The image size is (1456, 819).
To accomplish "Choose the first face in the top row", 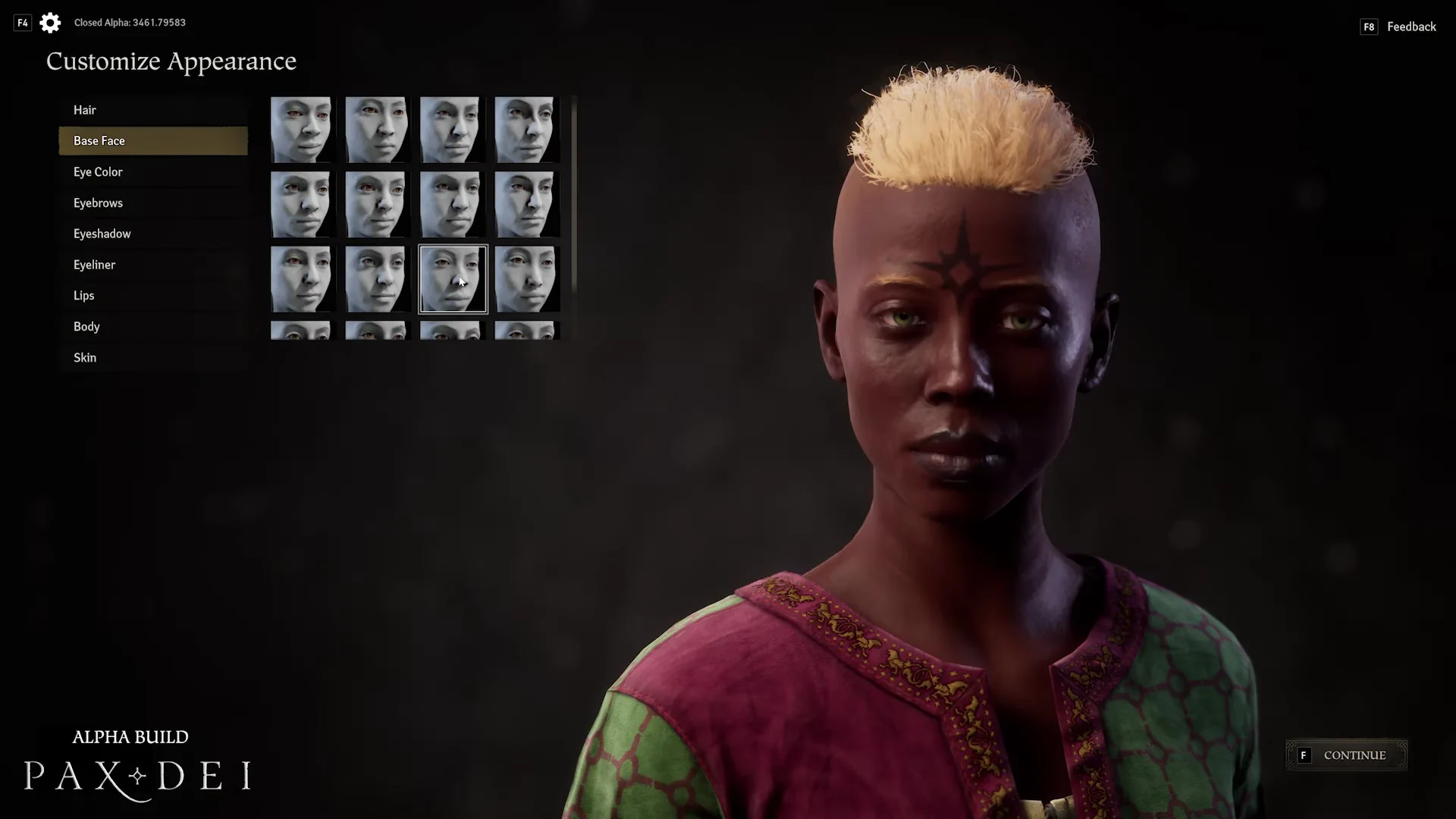I will [x=301, y=129].
